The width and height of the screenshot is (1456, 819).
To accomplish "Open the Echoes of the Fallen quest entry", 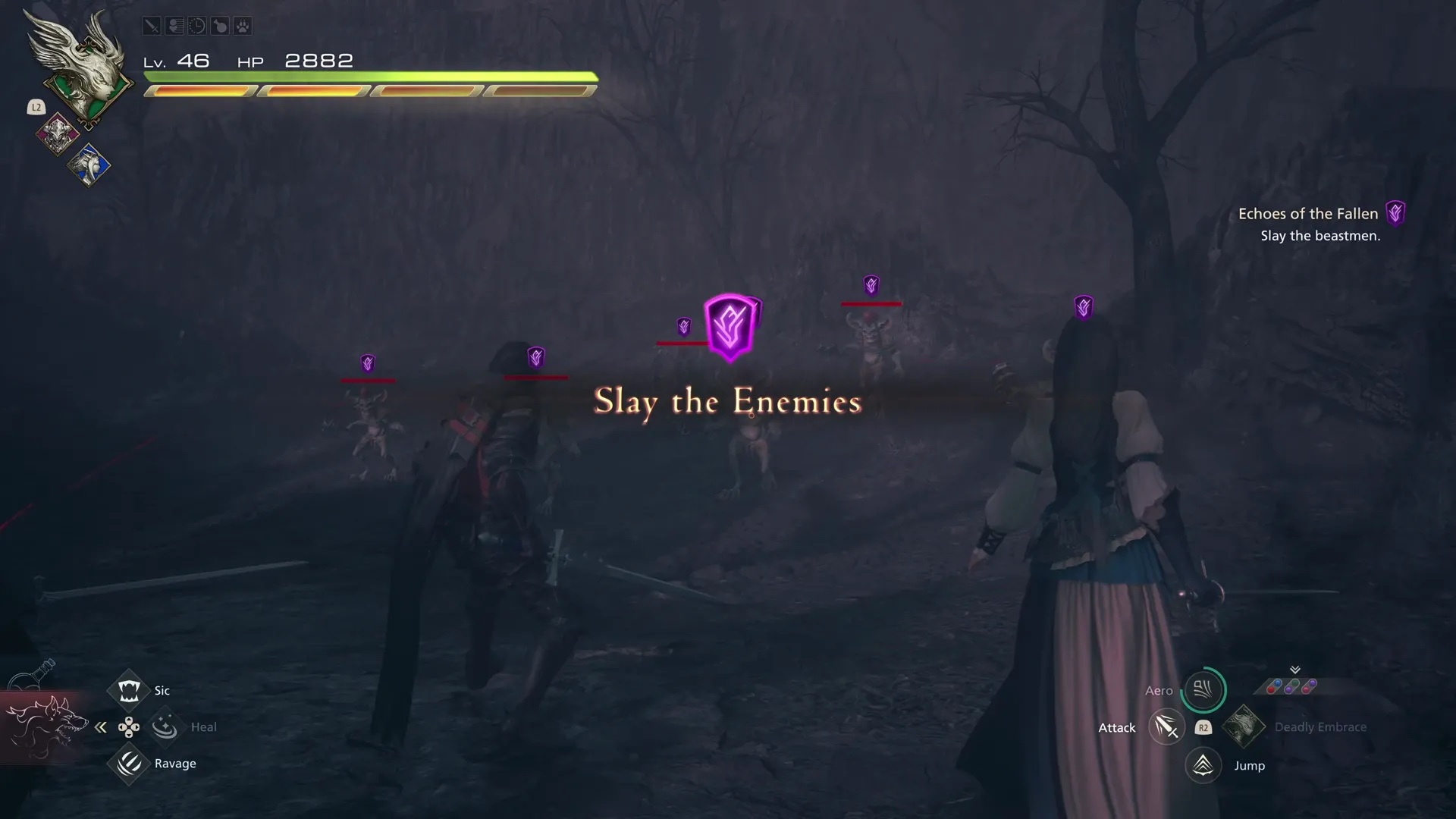I will pos(1307,213).
